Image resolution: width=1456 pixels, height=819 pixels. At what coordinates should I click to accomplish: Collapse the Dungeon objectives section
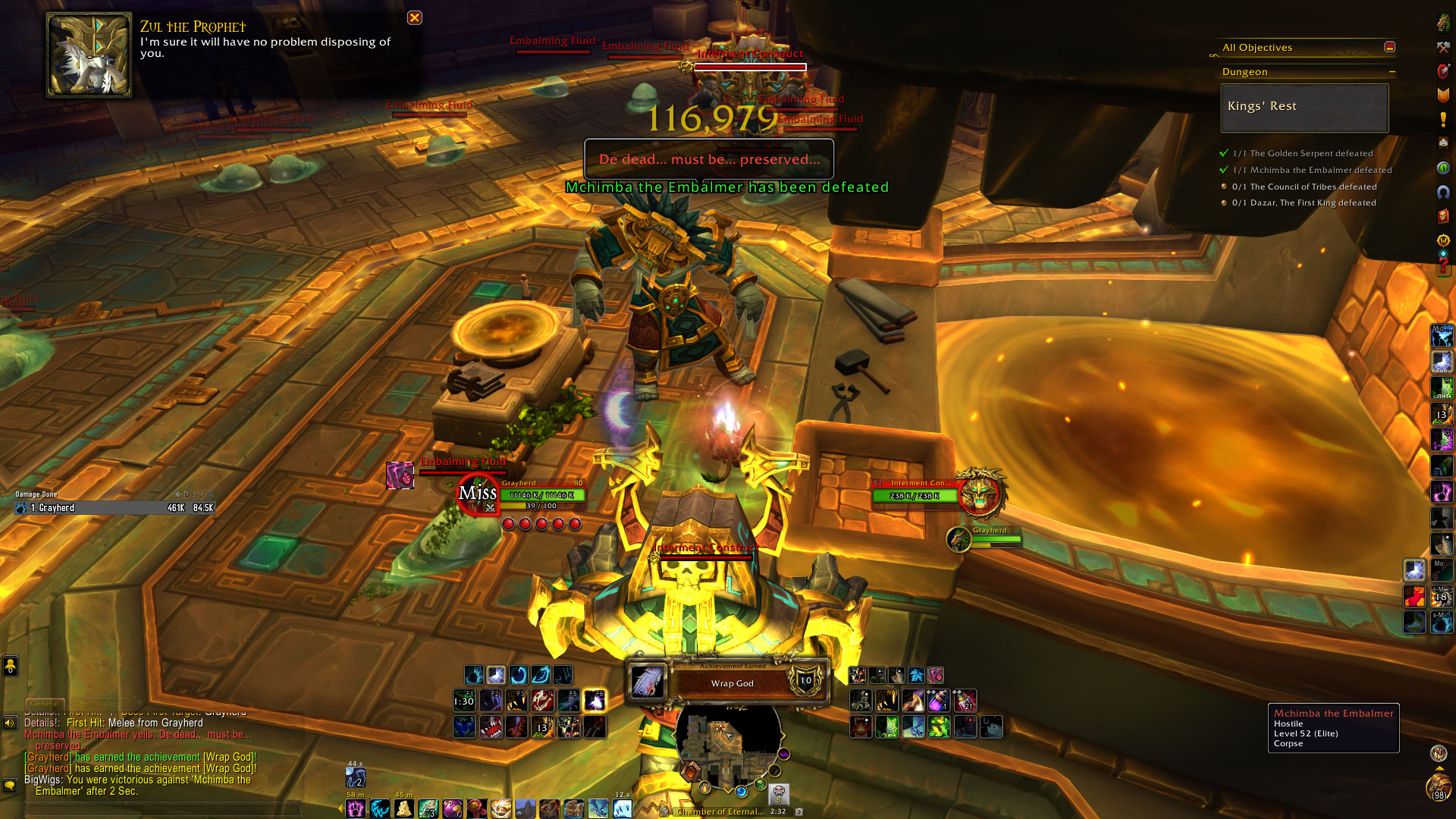pos(1392,72)
